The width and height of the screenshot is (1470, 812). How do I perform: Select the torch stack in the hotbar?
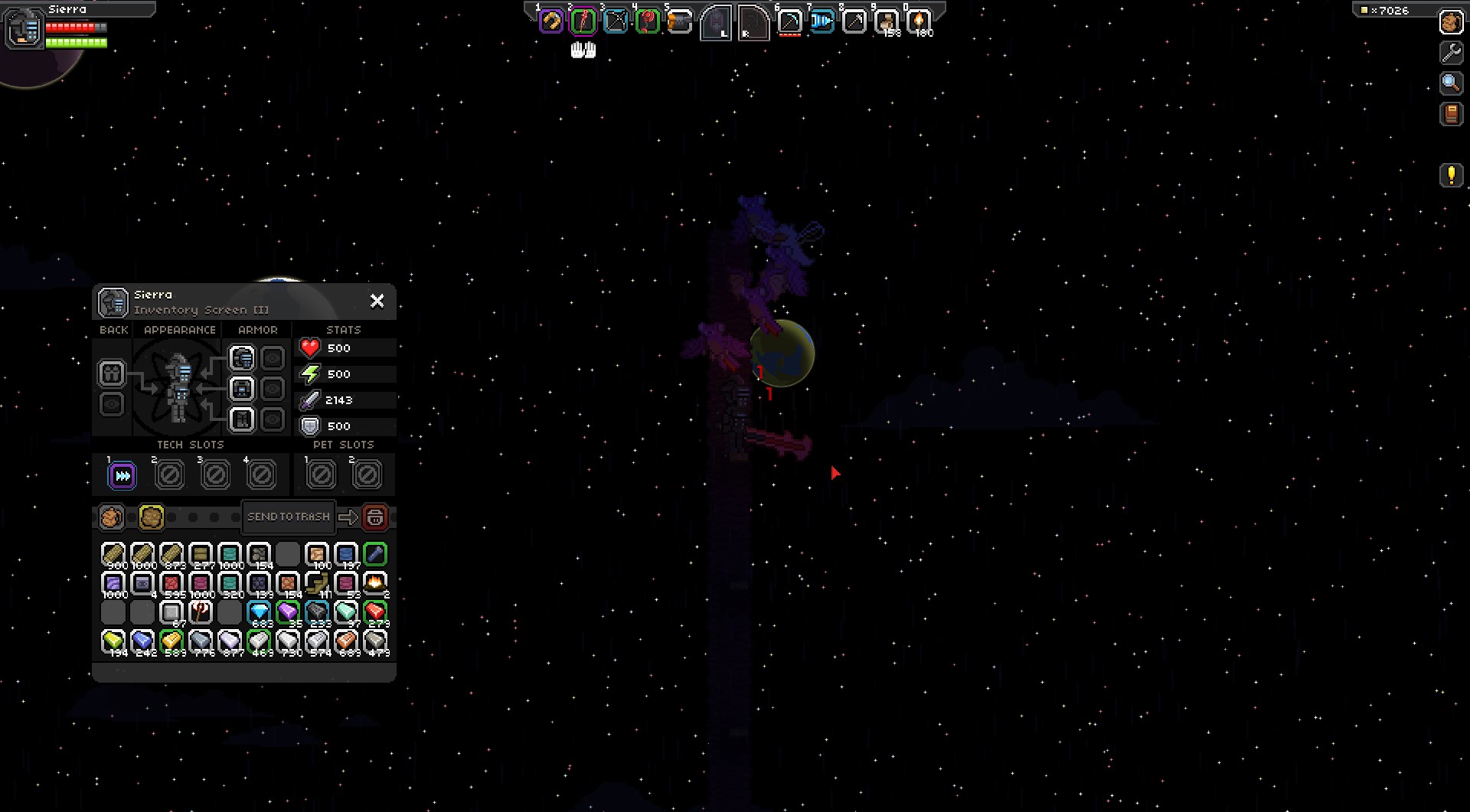pos(919,21)
